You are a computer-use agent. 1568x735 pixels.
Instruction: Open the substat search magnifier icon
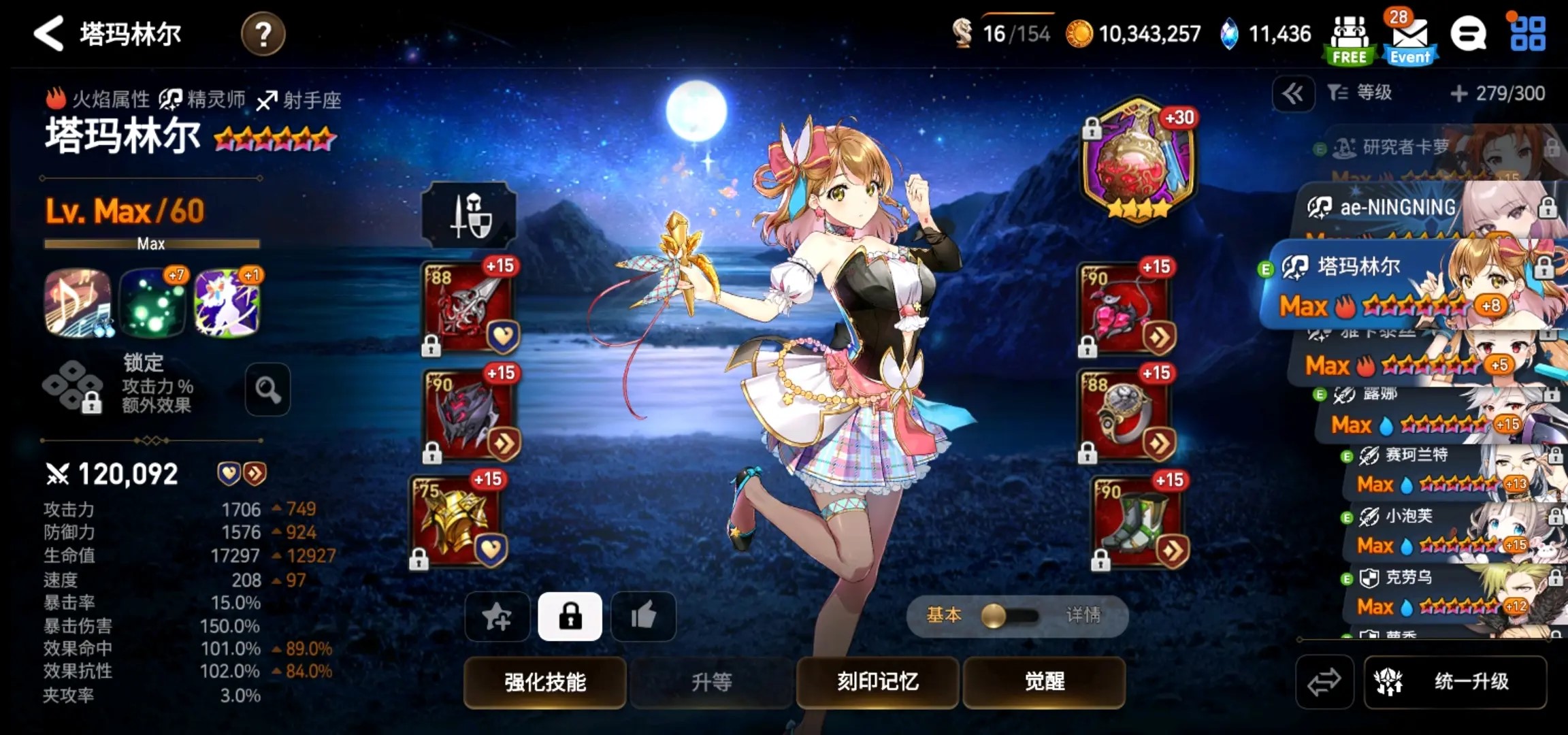[267, 389]
